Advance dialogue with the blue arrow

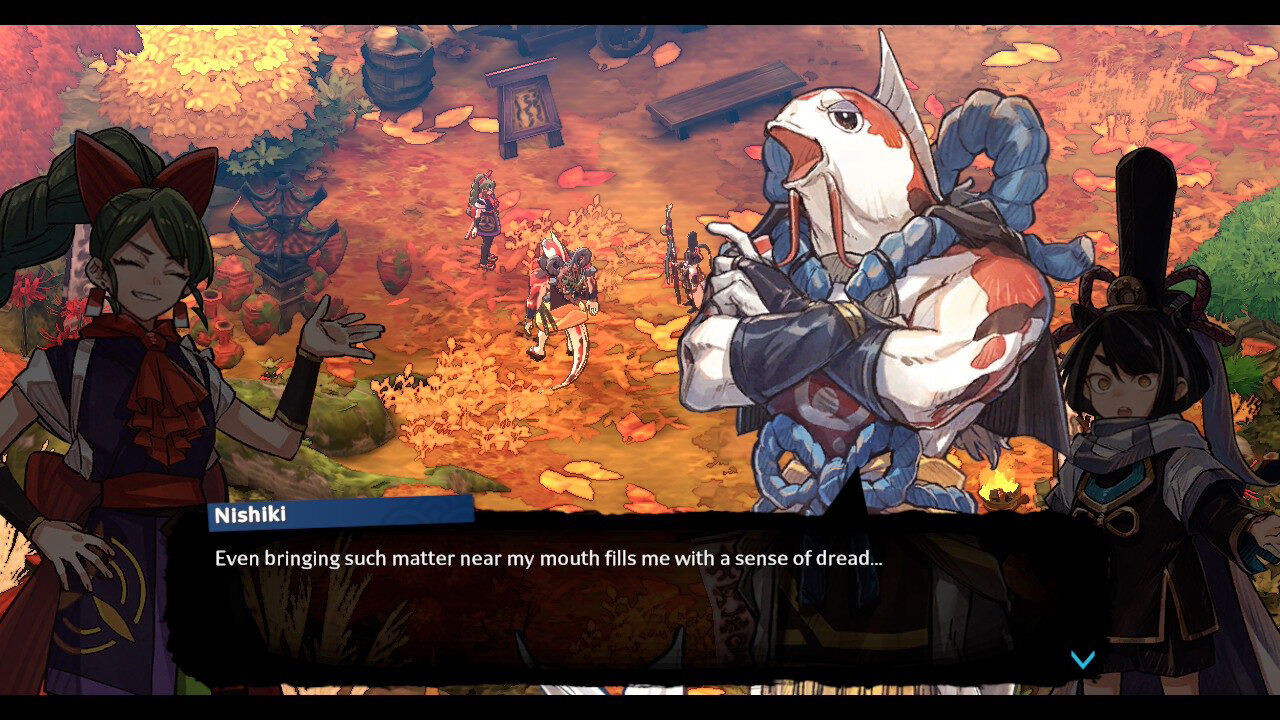(x=1083, y=659)
